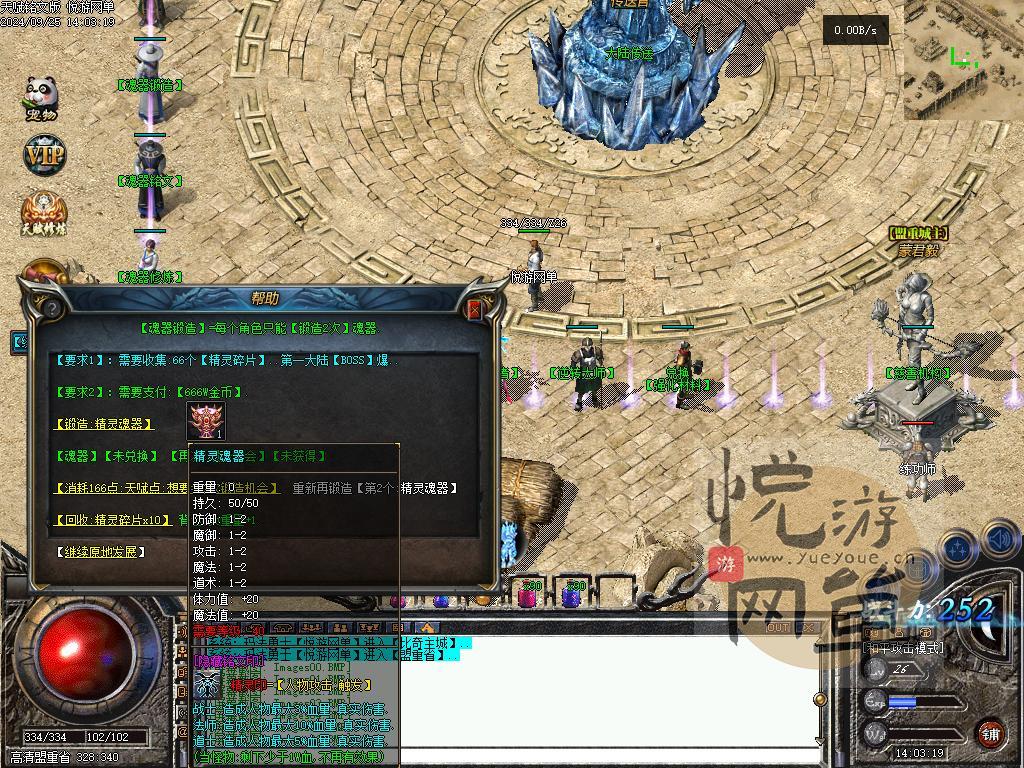The height and width of the screenshot is (768, 1024).
Task: Click the 0.00B/s network speed overlay
Action: tap(855, 31)
